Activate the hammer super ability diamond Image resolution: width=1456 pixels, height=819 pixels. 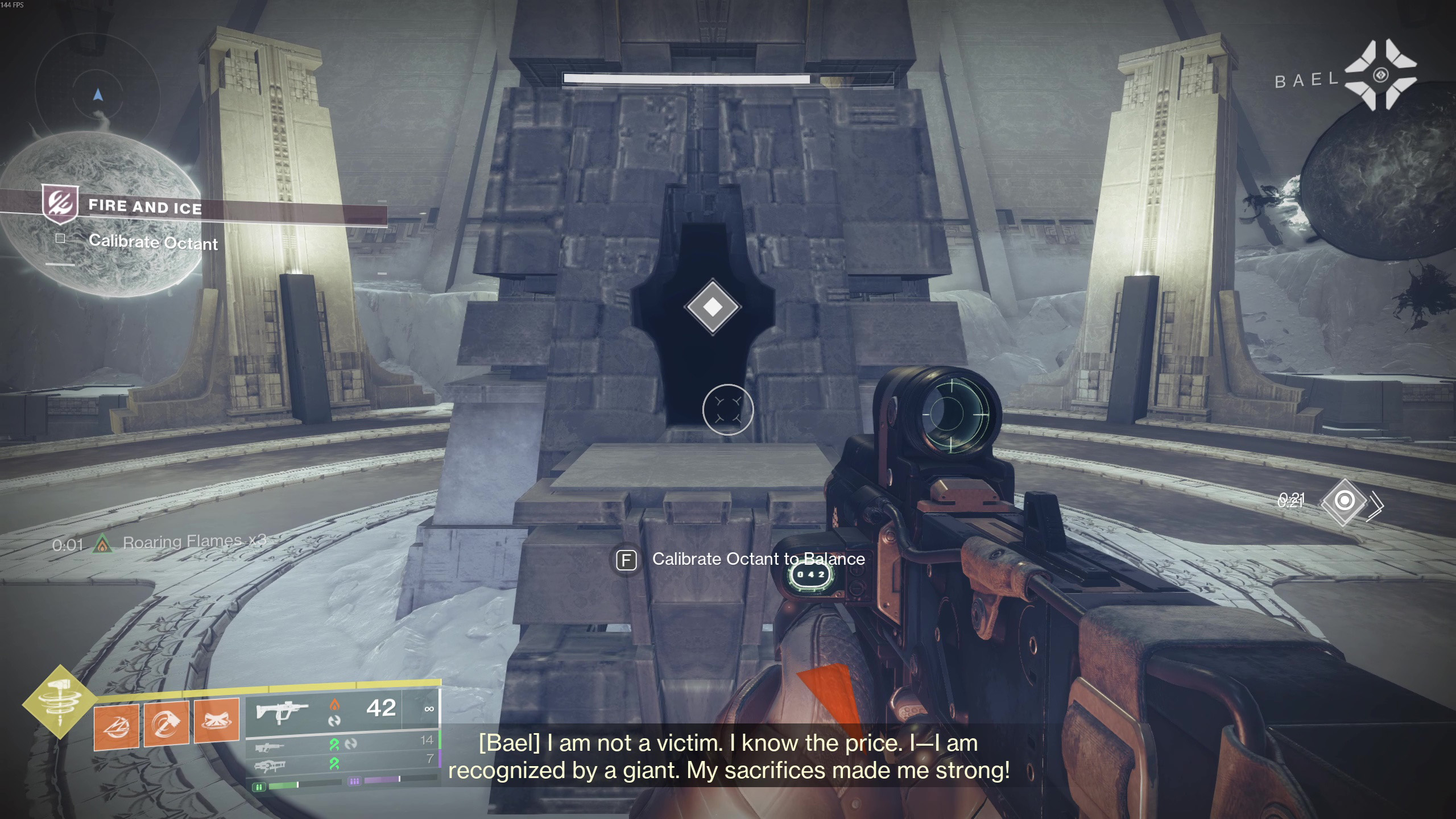60,702
